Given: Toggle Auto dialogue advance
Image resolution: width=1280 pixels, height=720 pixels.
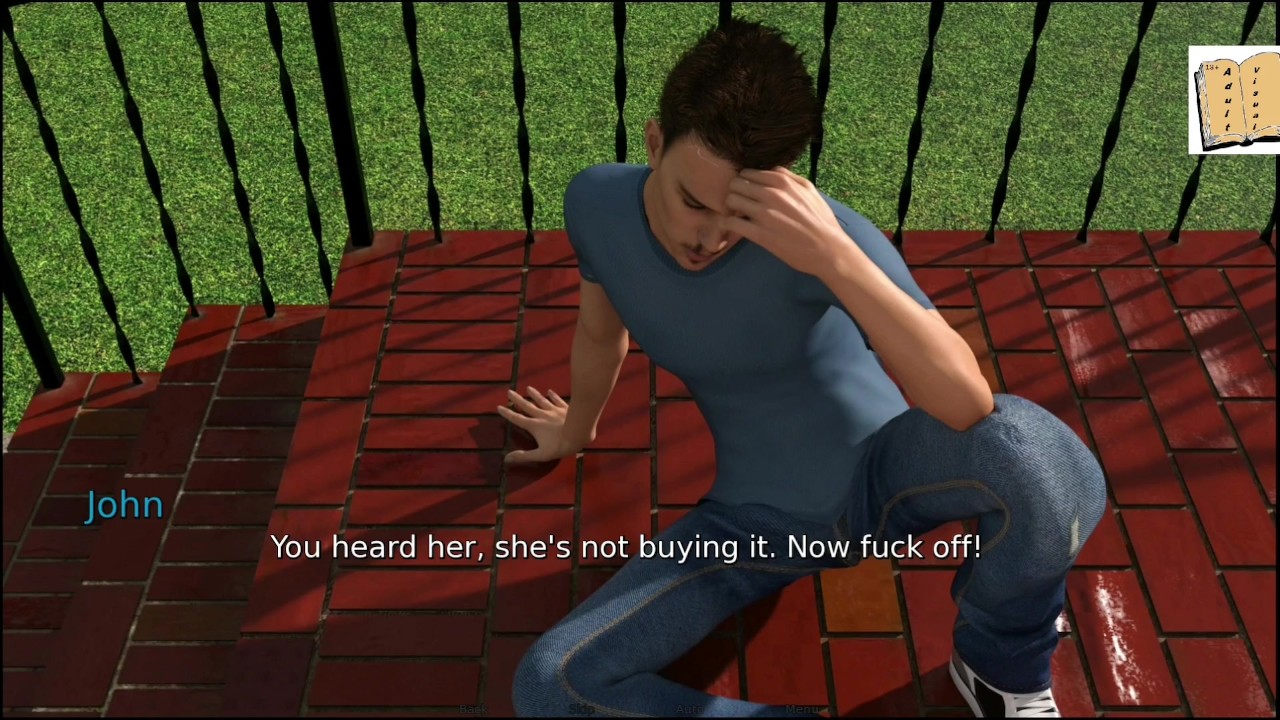Looking at the screenshot, I should pos(690,709).
